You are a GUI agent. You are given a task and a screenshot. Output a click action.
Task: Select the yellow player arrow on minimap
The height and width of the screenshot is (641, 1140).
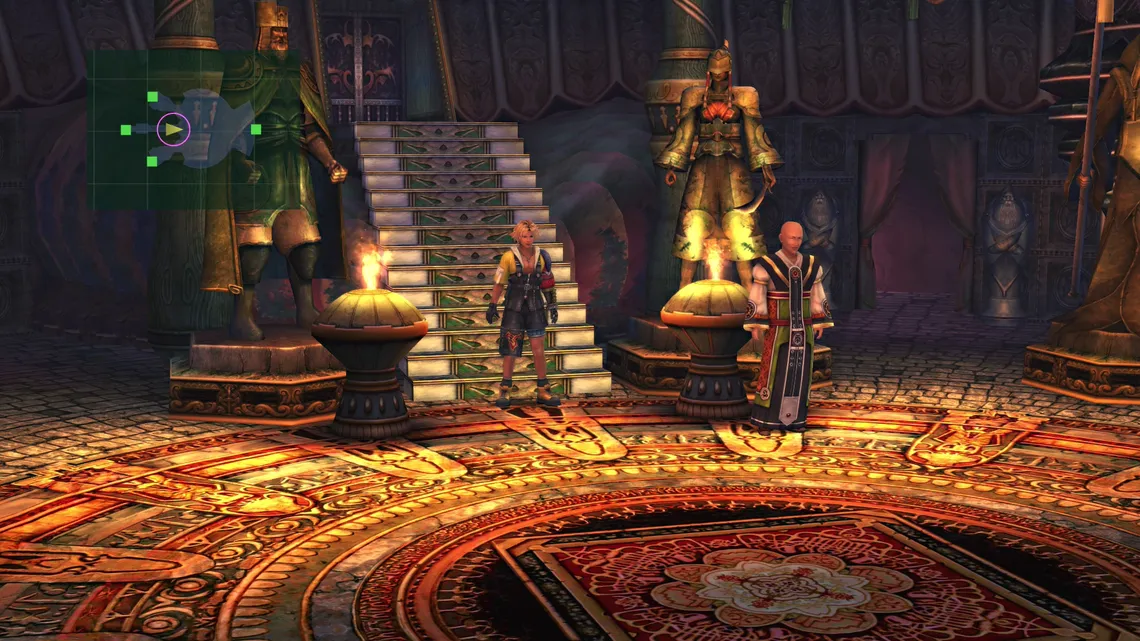pyautogui.click(x=174, y=129)
